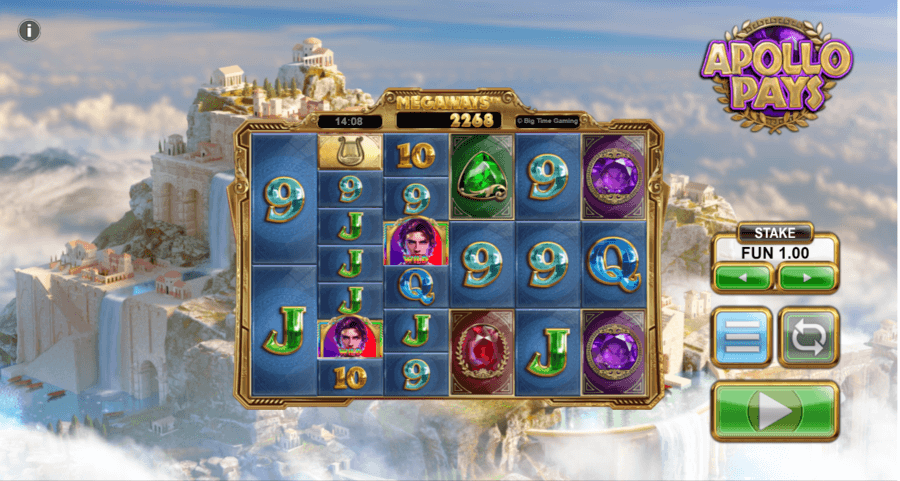Spin the reels with the green play button

point(775,410)
